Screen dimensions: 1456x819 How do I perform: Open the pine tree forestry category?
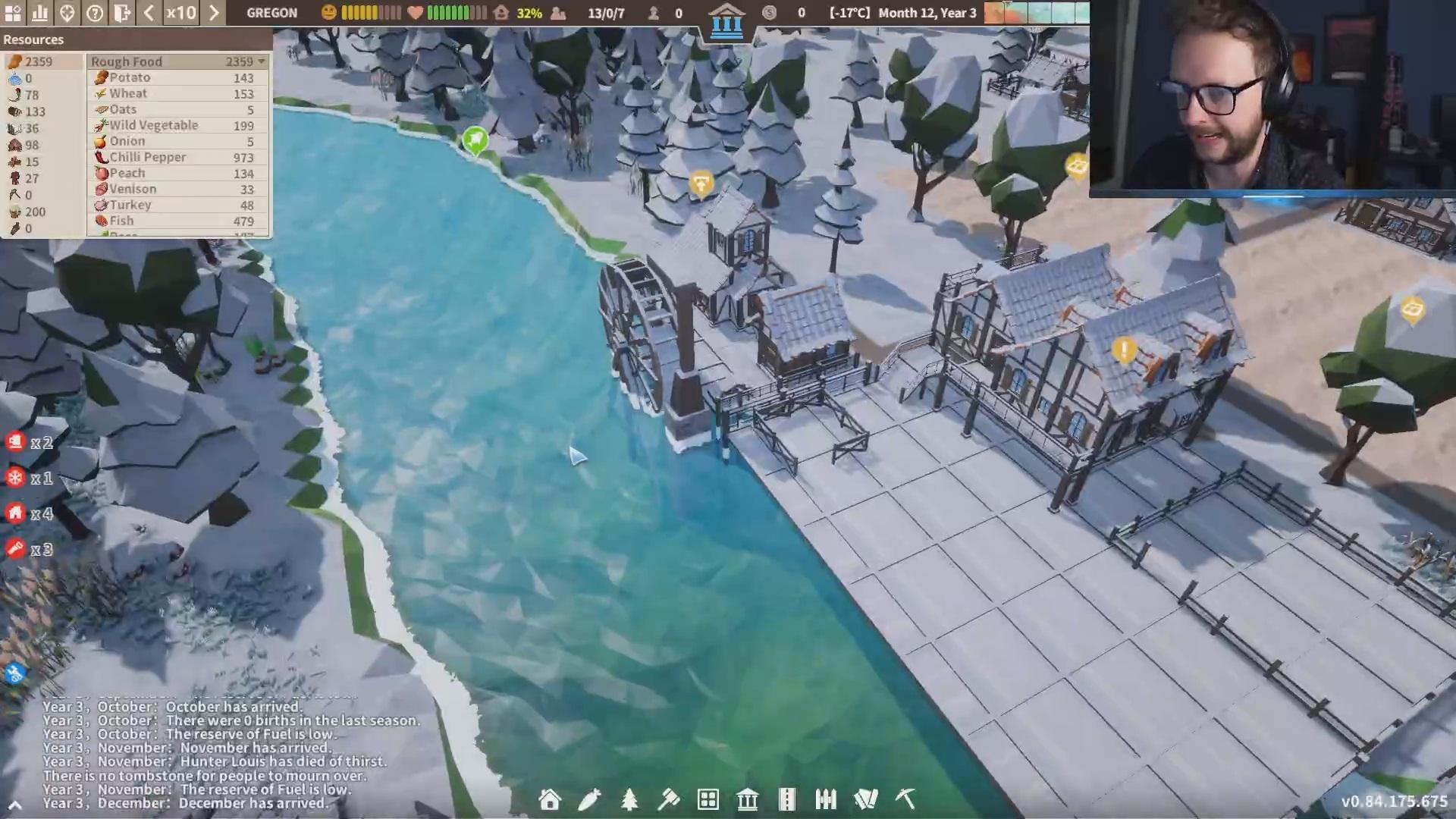(629, 799)
